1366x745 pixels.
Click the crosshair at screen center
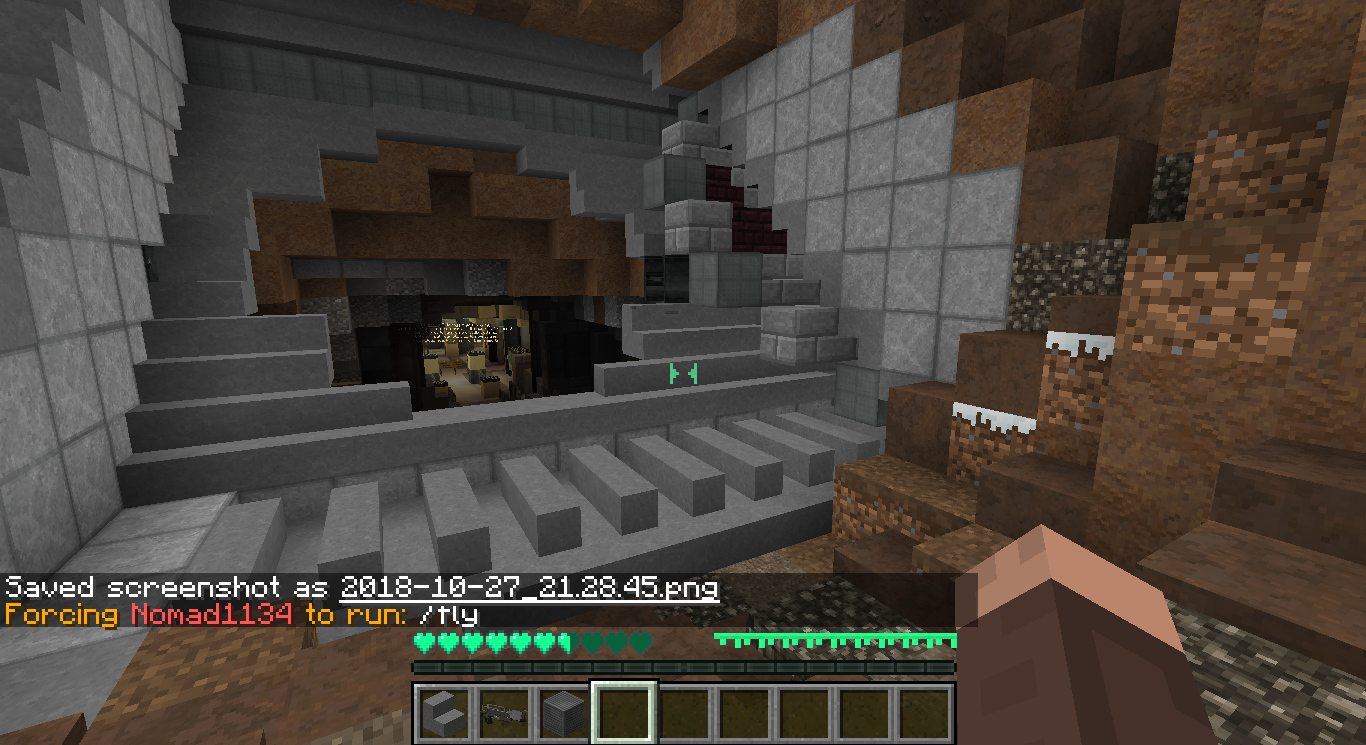(x=683, y=372)
